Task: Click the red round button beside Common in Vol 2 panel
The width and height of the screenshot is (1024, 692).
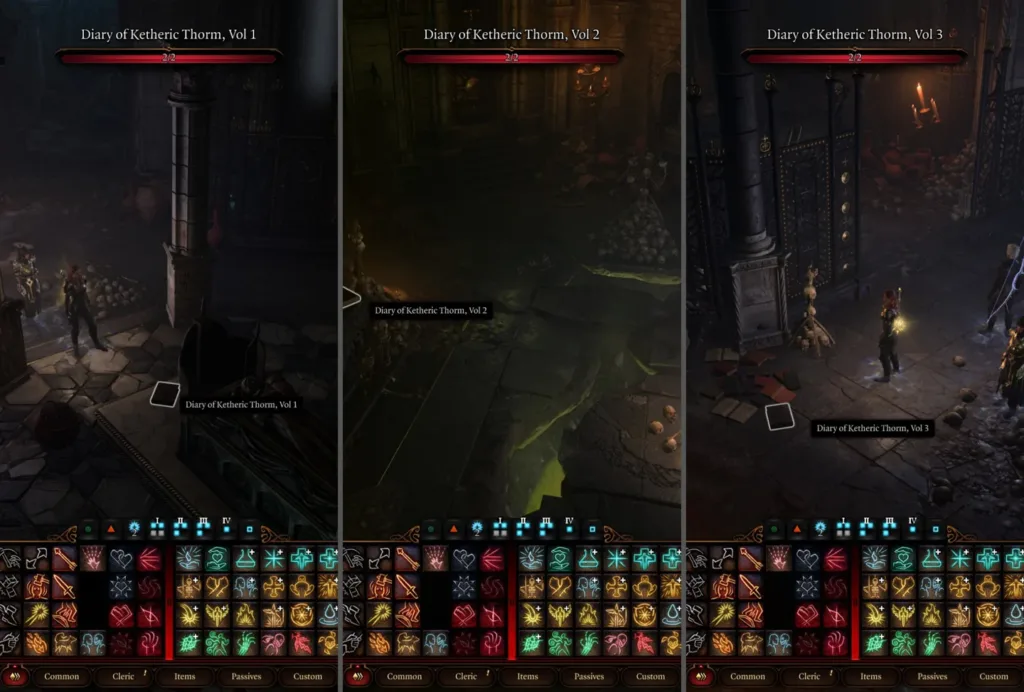Action: point(355,677)
